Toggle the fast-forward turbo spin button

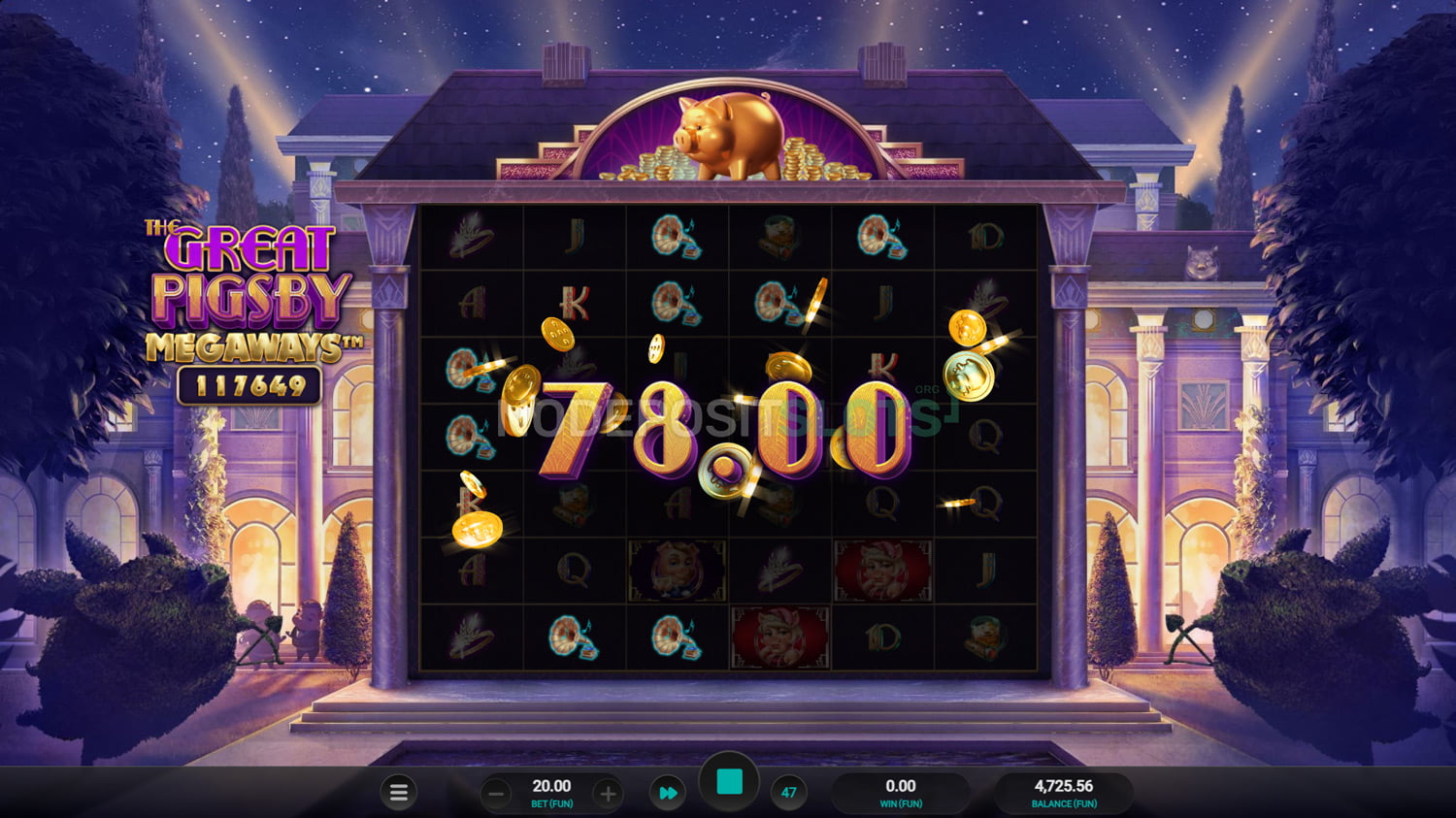pos(668,793)
